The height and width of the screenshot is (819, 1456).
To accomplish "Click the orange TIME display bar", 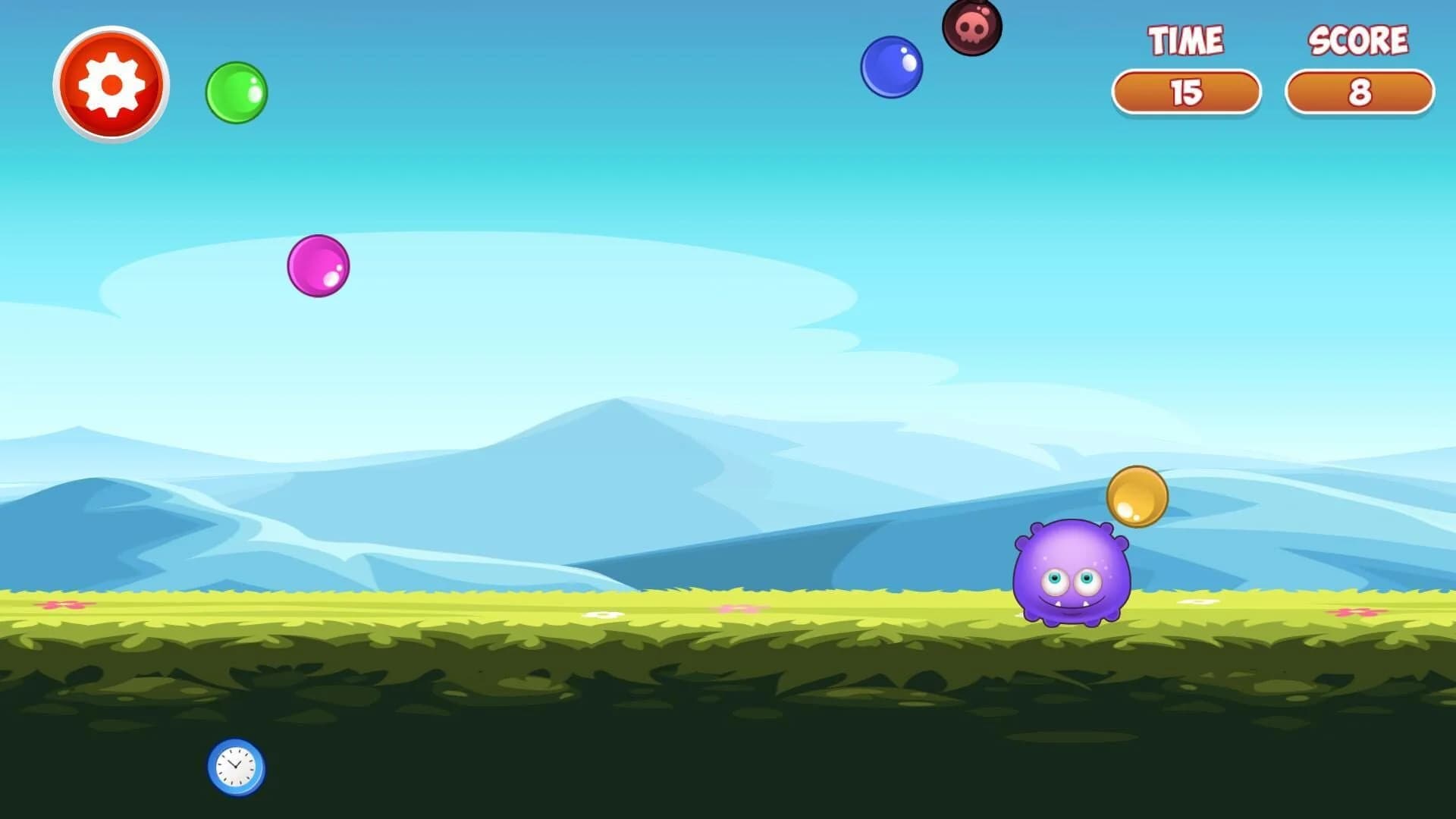I will (x=1187, y=92).
